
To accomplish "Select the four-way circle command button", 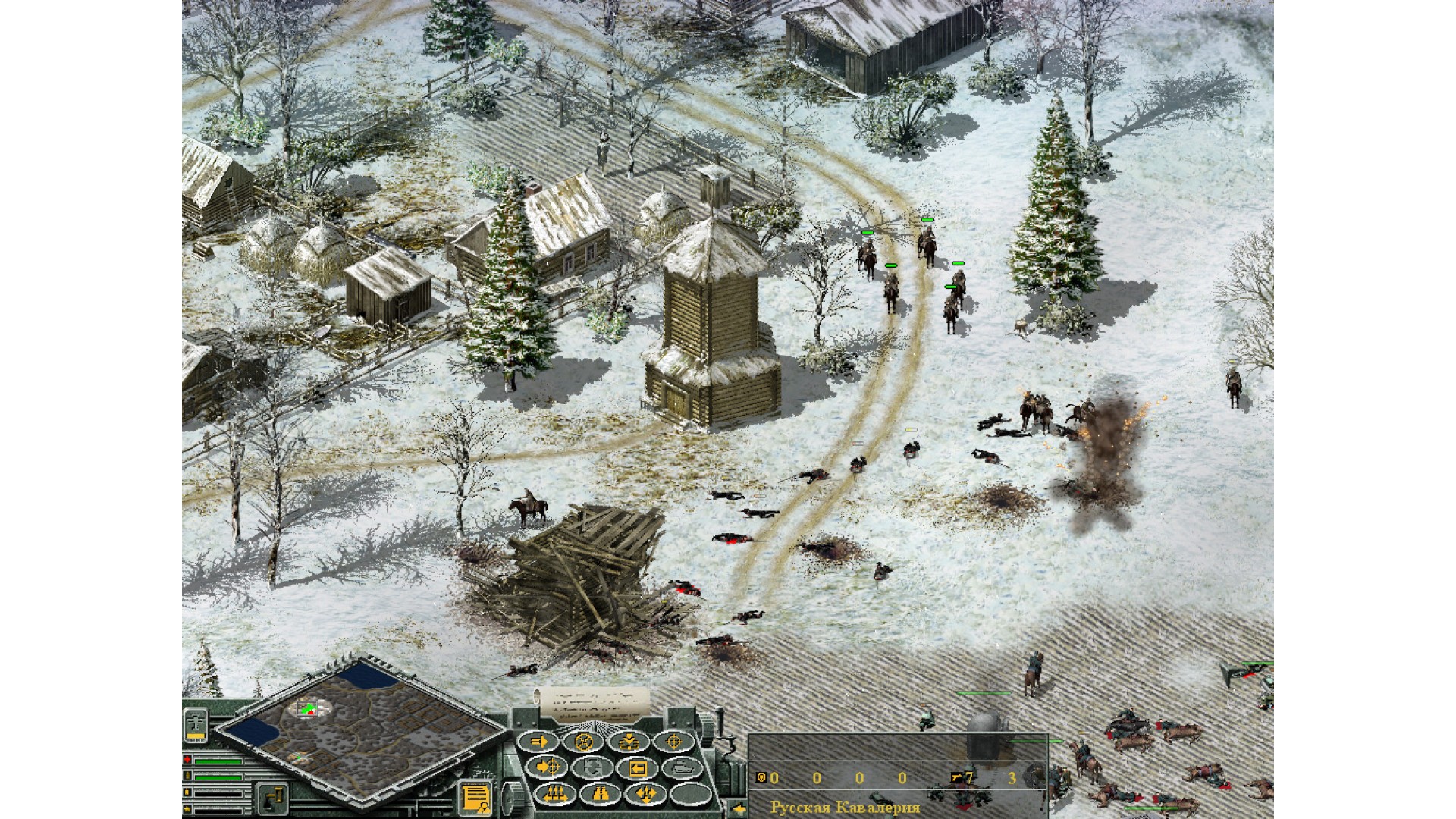I will (585, 742).
